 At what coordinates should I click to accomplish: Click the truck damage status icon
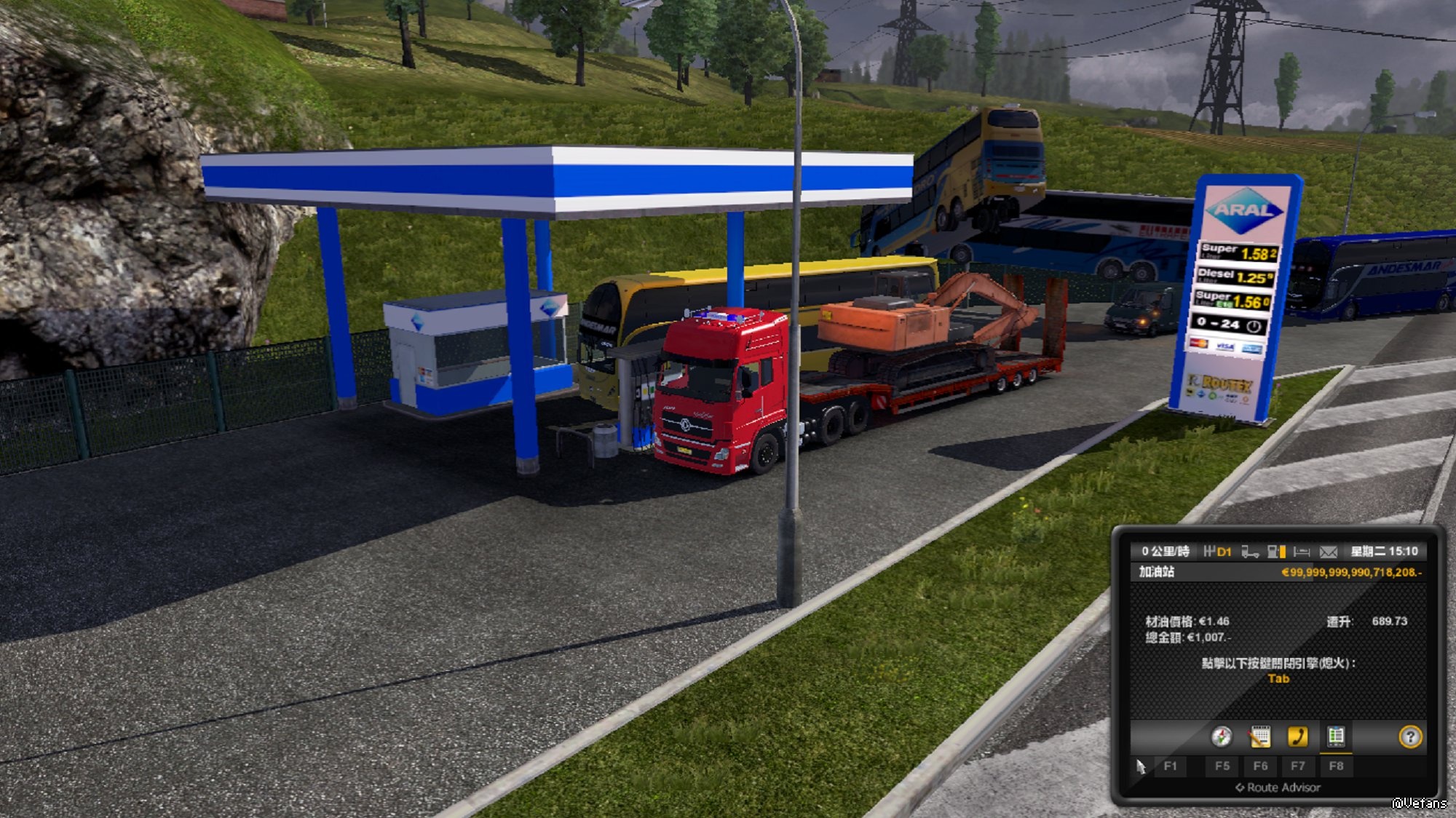click(1250, 552)
